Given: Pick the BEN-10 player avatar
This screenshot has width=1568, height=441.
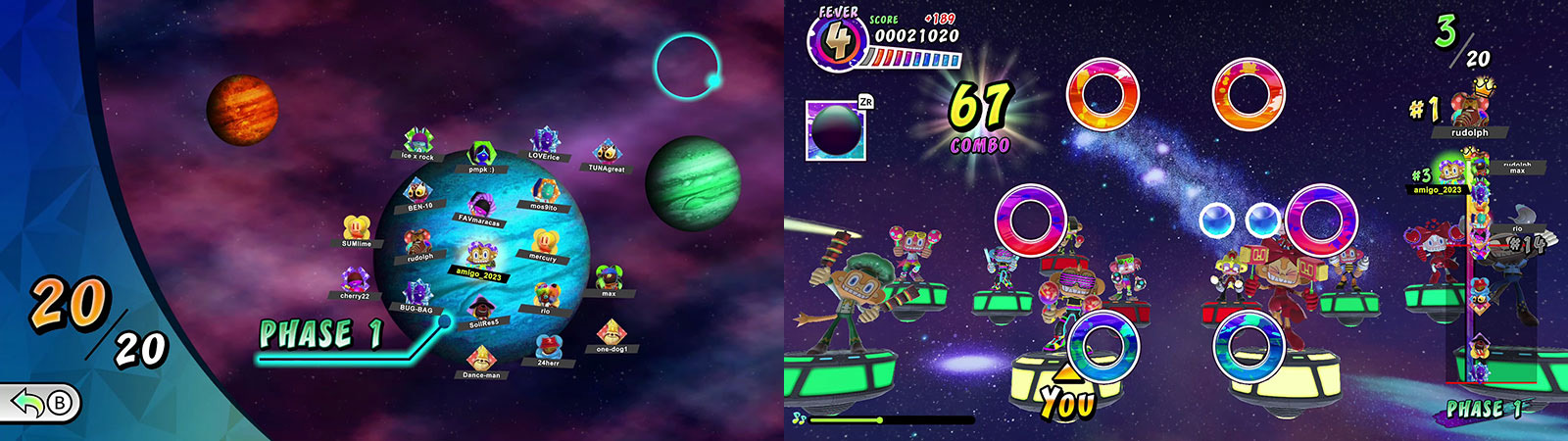Looking at the screenshot, I should pyautogui.click(x=418, y=192).
